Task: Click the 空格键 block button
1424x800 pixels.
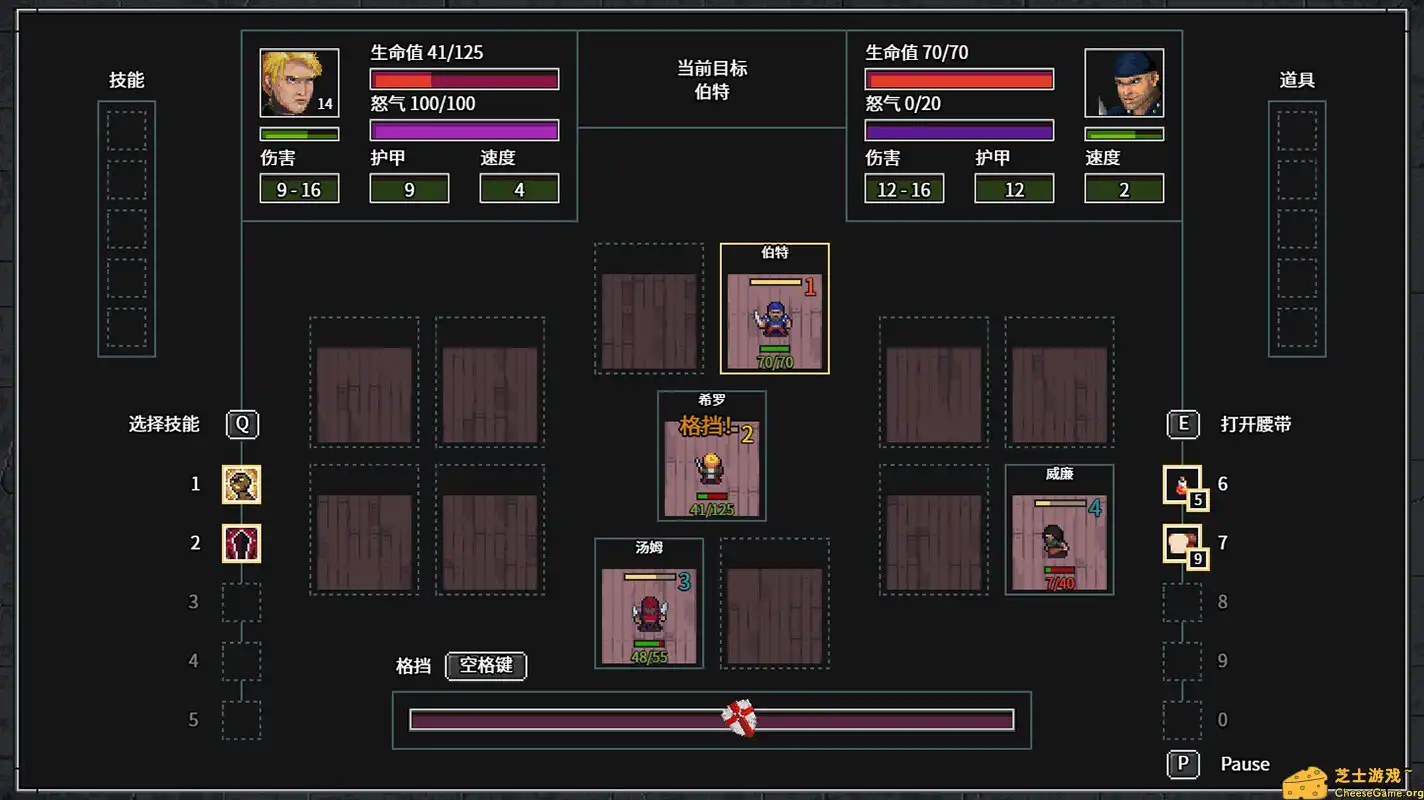Action: tap(486, 666)
